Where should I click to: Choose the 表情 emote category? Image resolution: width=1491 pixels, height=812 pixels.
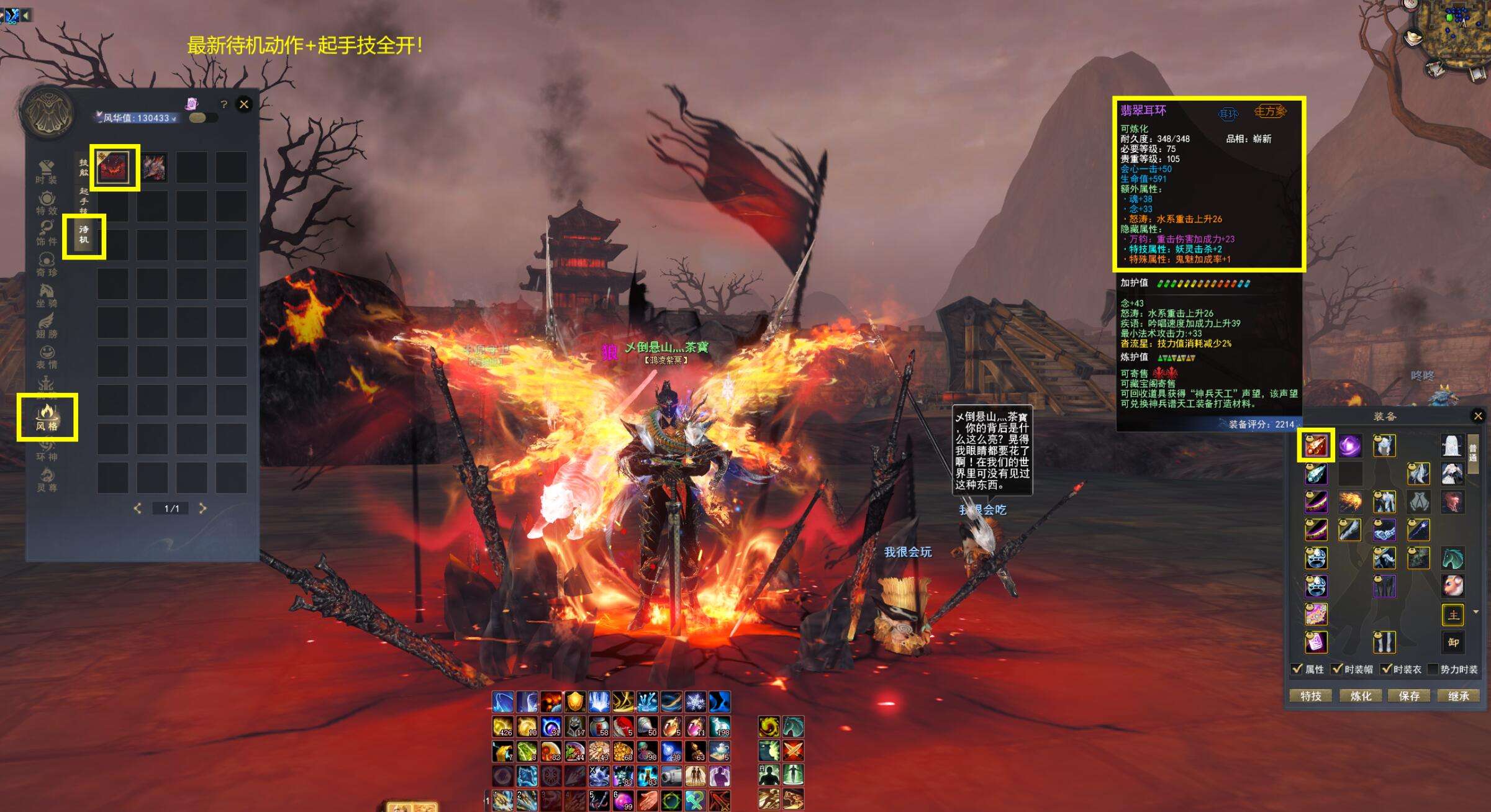click(47, 358)
